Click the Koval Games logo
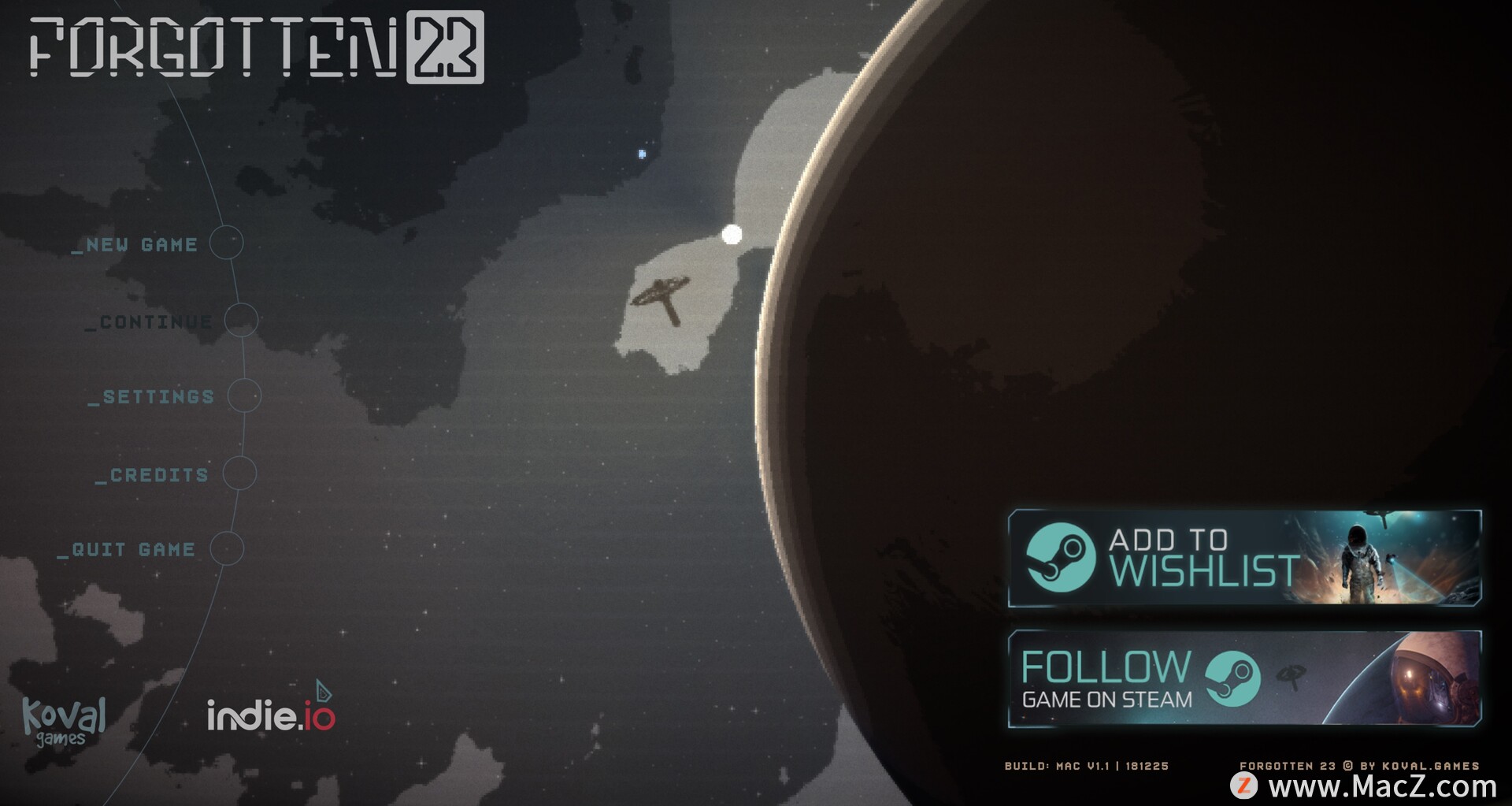This screenshot has height=806, width=1512. 63,720
